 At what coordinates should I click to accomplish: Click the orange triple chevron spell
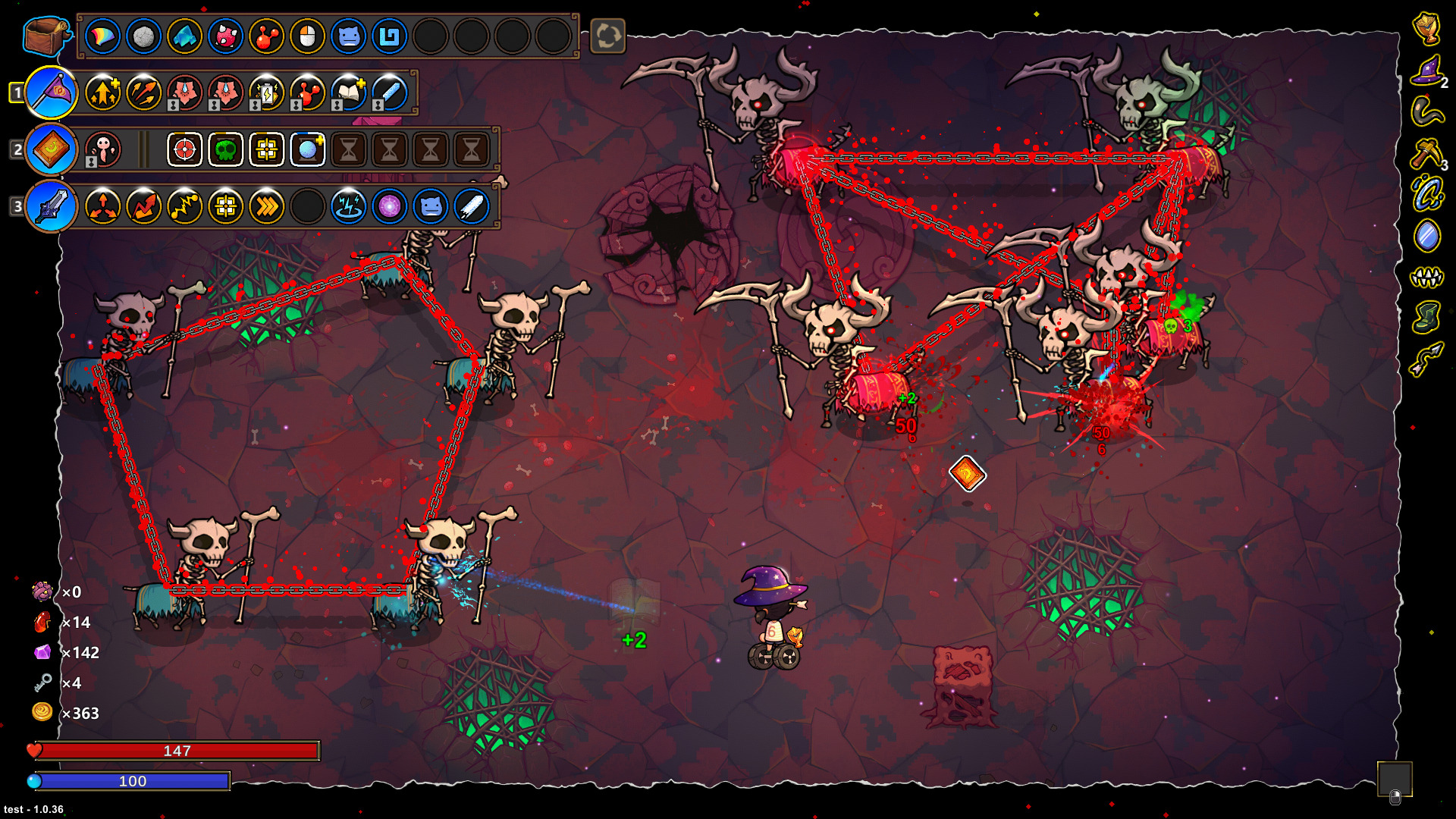coord(266,206)
